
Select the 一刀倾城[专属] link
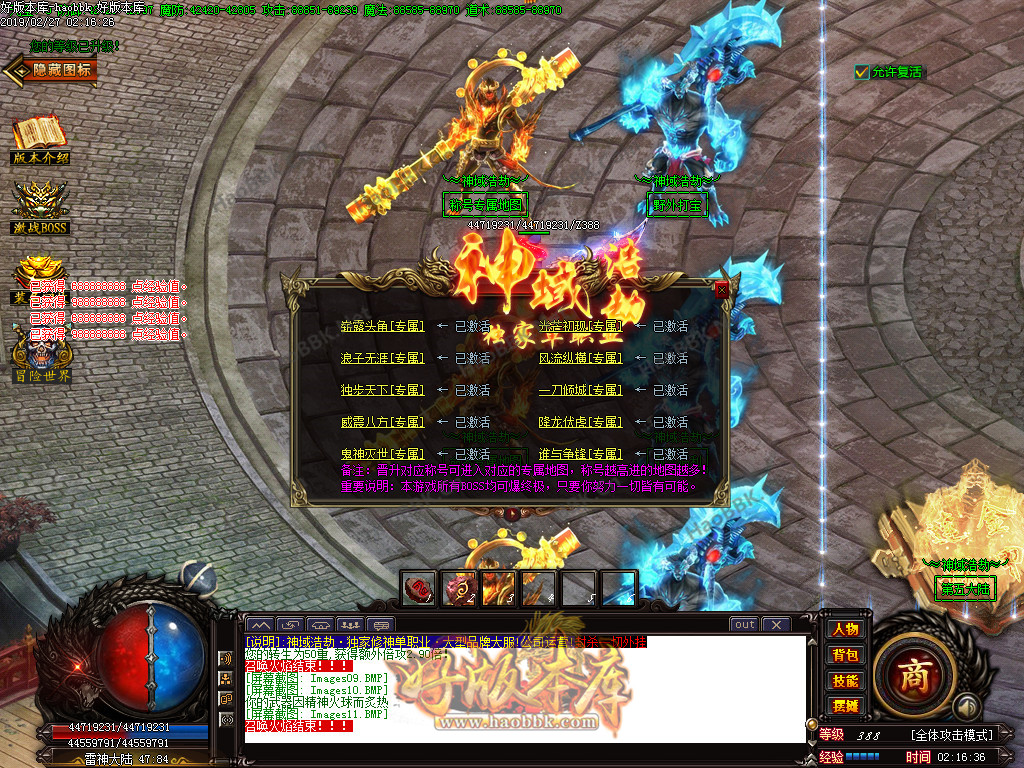(581, 390)
